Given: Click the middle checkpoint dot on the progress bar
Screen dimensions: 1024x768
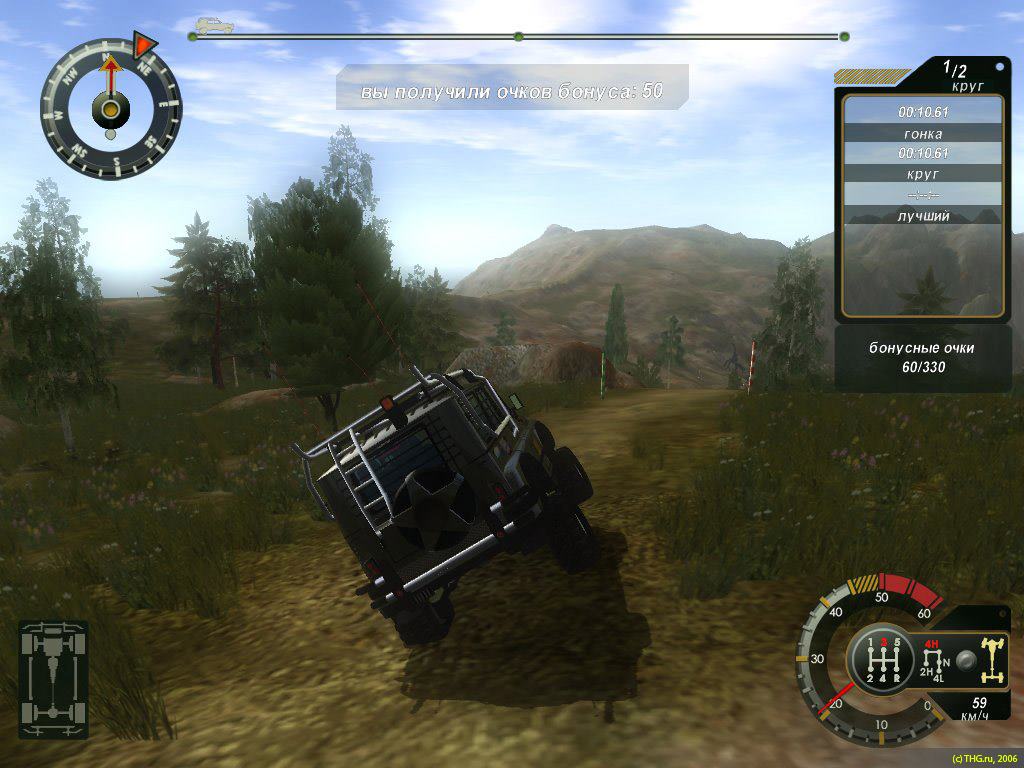Looking at the screenshot, I should (x=518, y=37).
